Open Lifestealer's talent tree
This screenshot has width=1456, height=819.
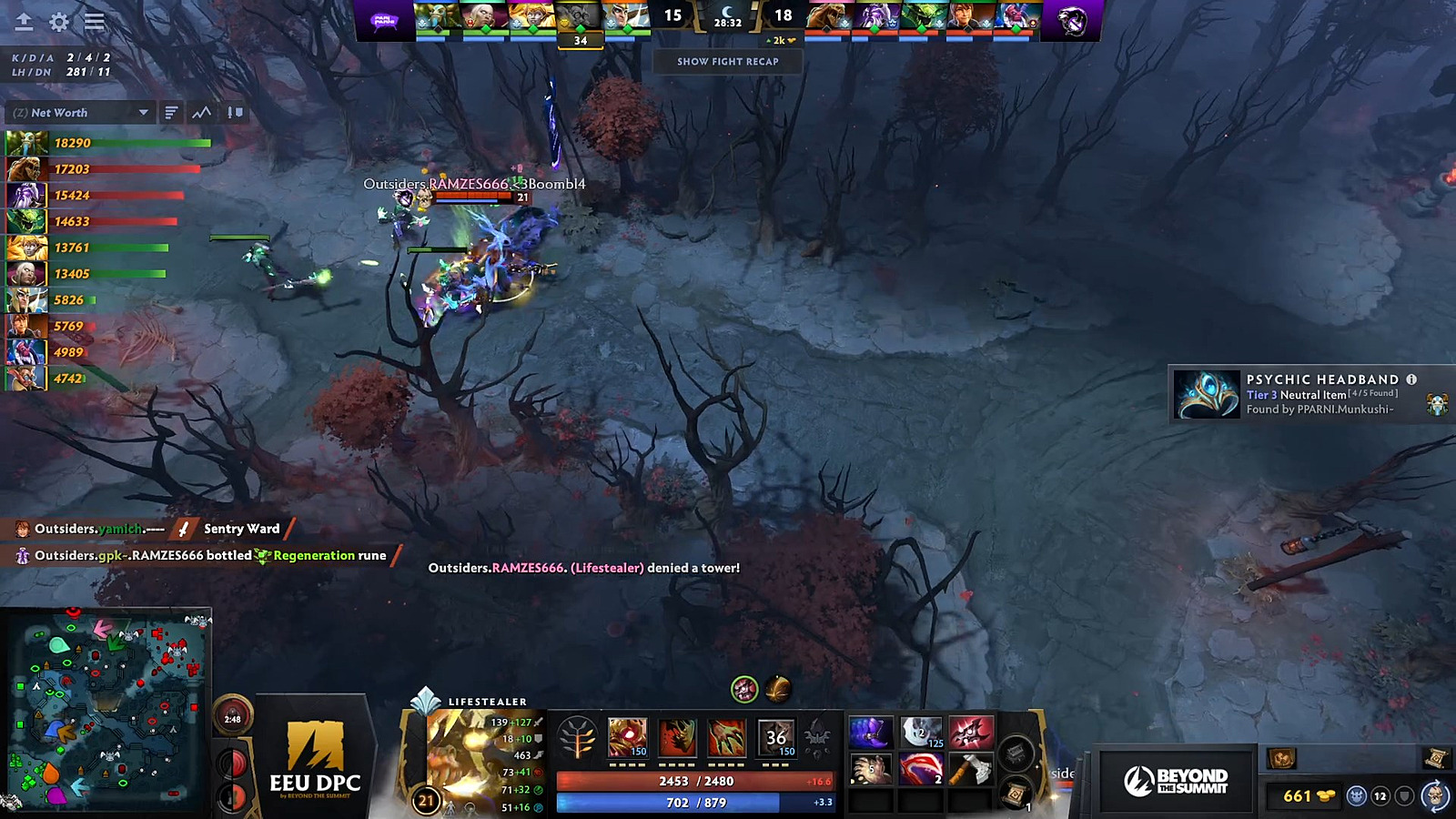(x=577, y=738)
